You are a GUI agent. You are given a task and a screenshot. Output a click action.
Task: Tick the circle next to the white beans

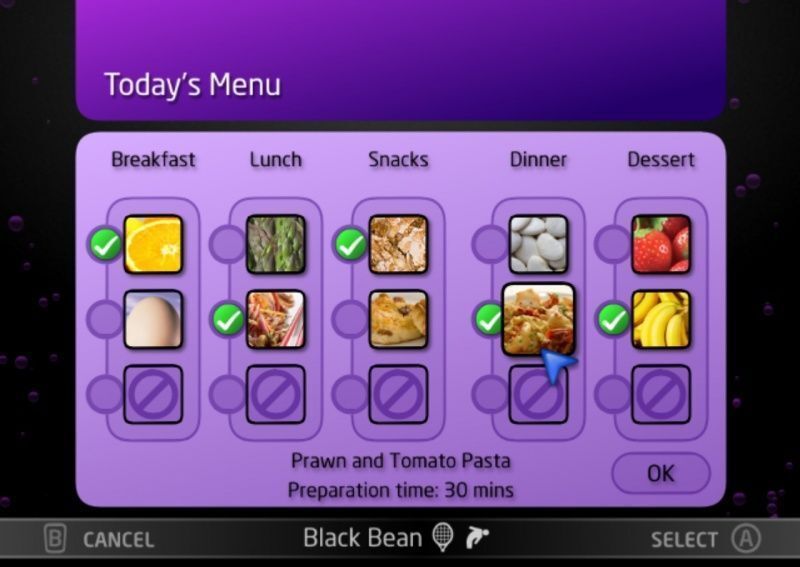coord(490,244)
